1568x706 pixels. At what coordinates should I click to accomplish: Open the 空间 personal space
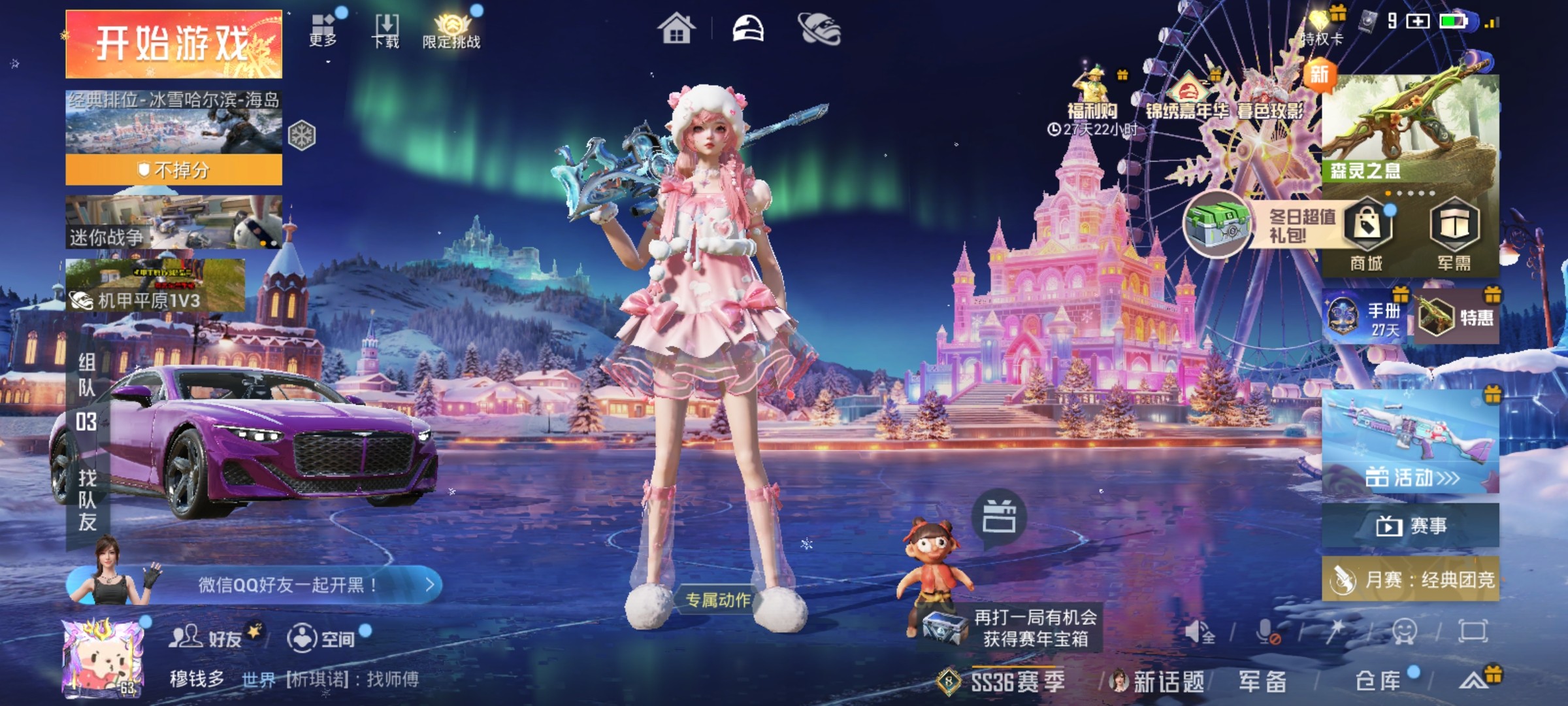pyautogui.click(x=321, y=637)
